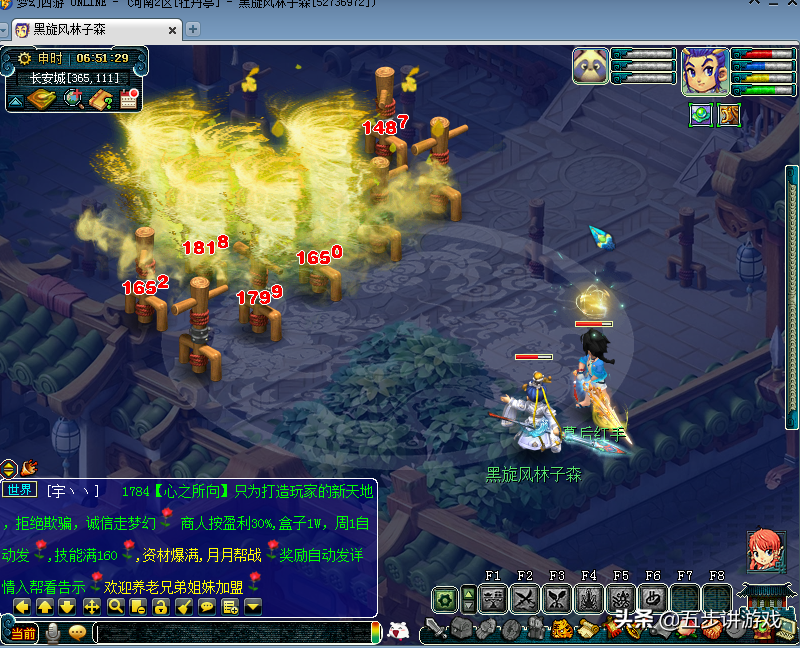
Task: Switch the 当前 chat channel button
Action: coord(22,633)
